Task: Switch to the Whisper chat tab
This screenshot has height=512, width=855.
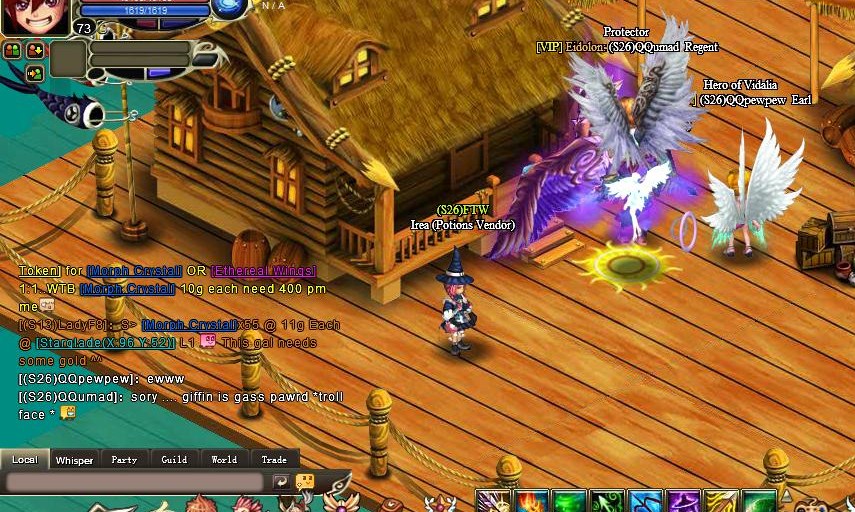Action: click(x=74, y=460)
